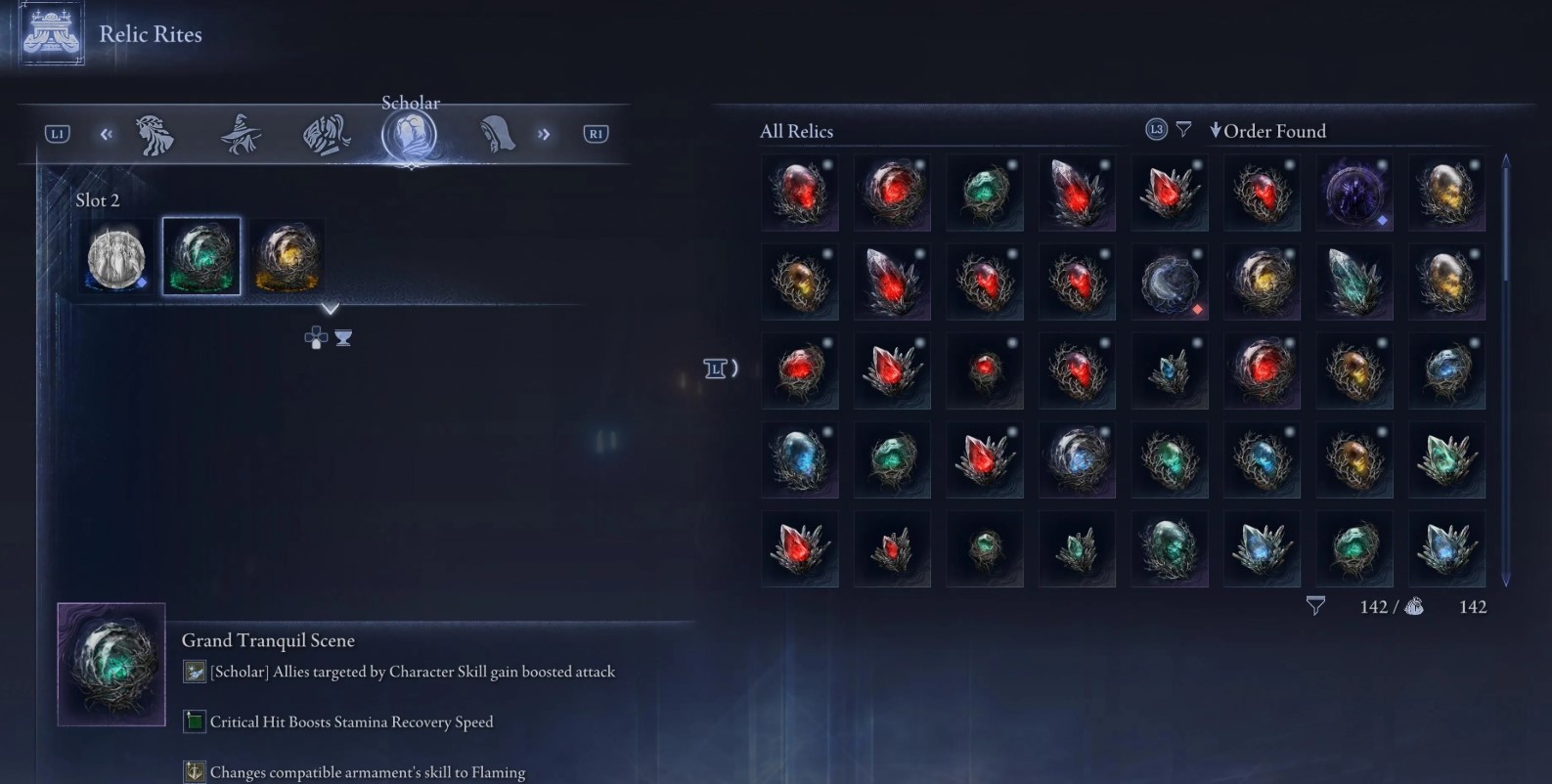
Task: Open the relic filter funnel beside Order Found
Action: click(1183, 129)
